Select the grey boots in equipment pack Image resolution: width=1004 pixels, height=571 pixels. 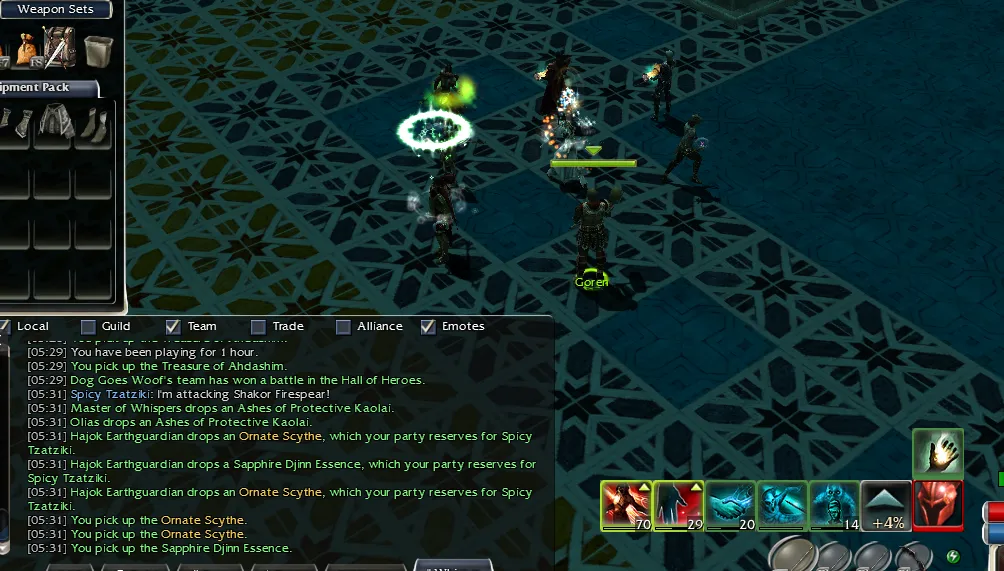(92, 124)
